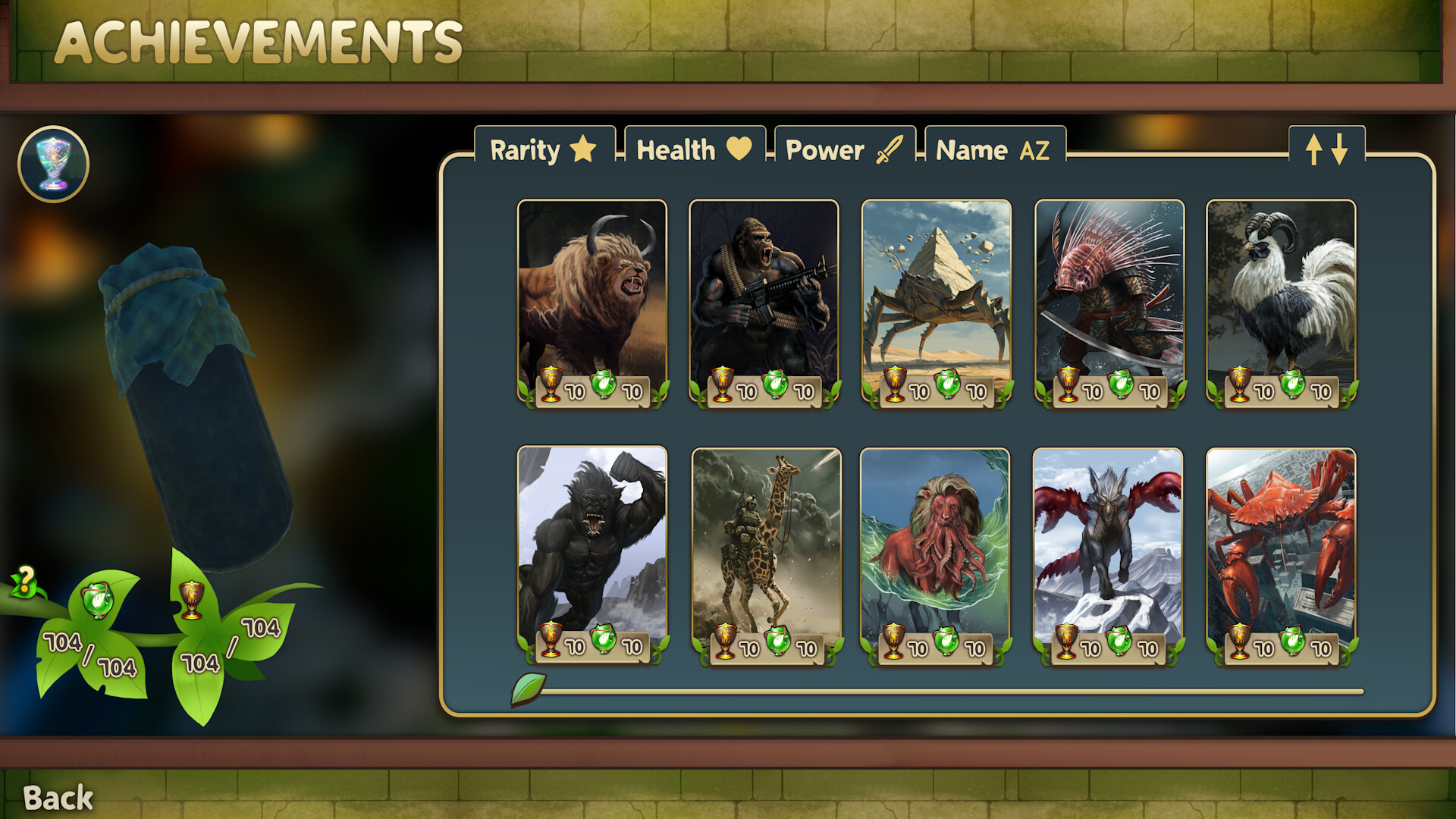Toggle descending sort with the down arrow

[1339, 149]
